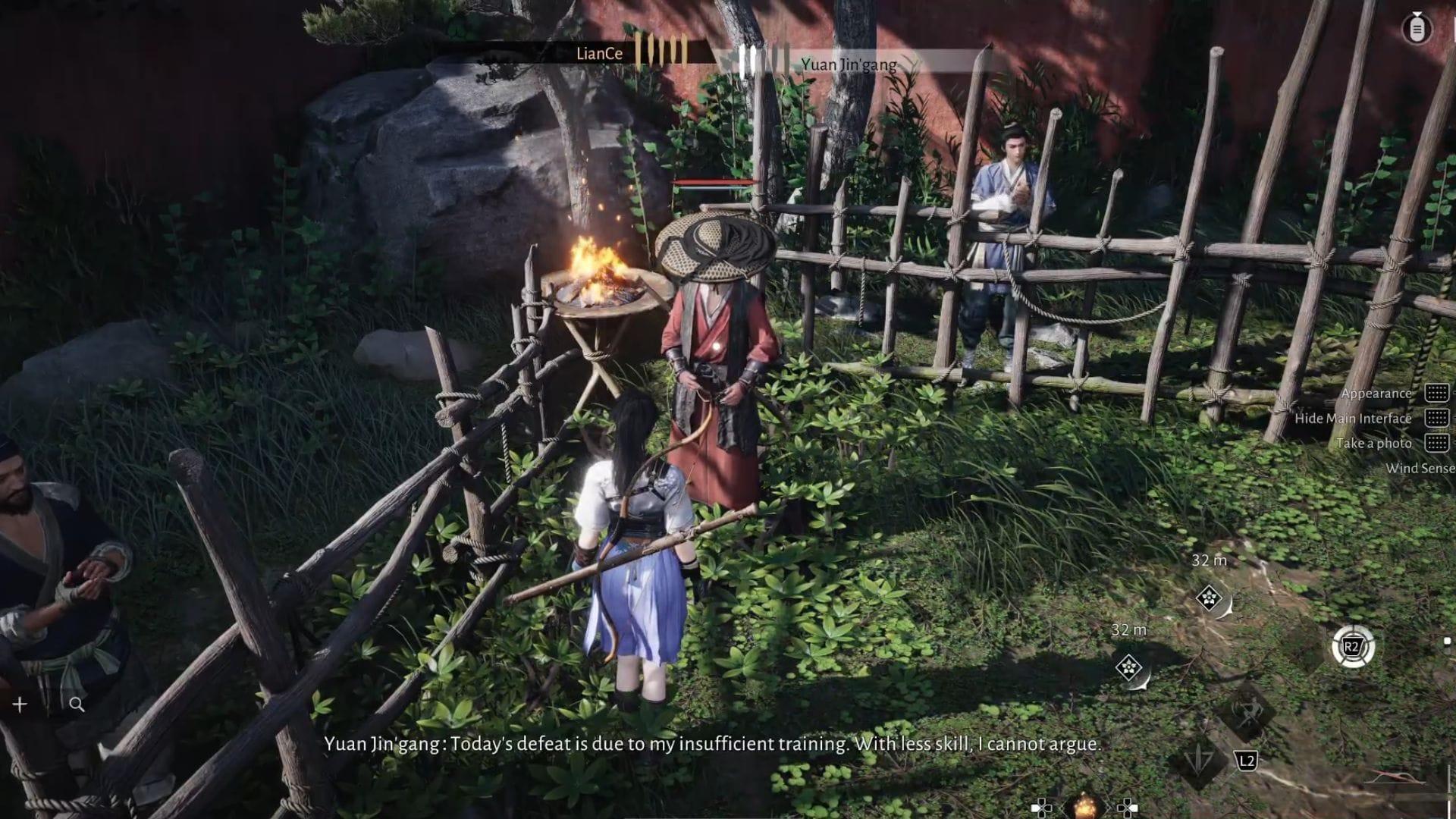1456x819 pixels.
Task: Click LianCe's orange stamina pips
Action: (663, 53)
